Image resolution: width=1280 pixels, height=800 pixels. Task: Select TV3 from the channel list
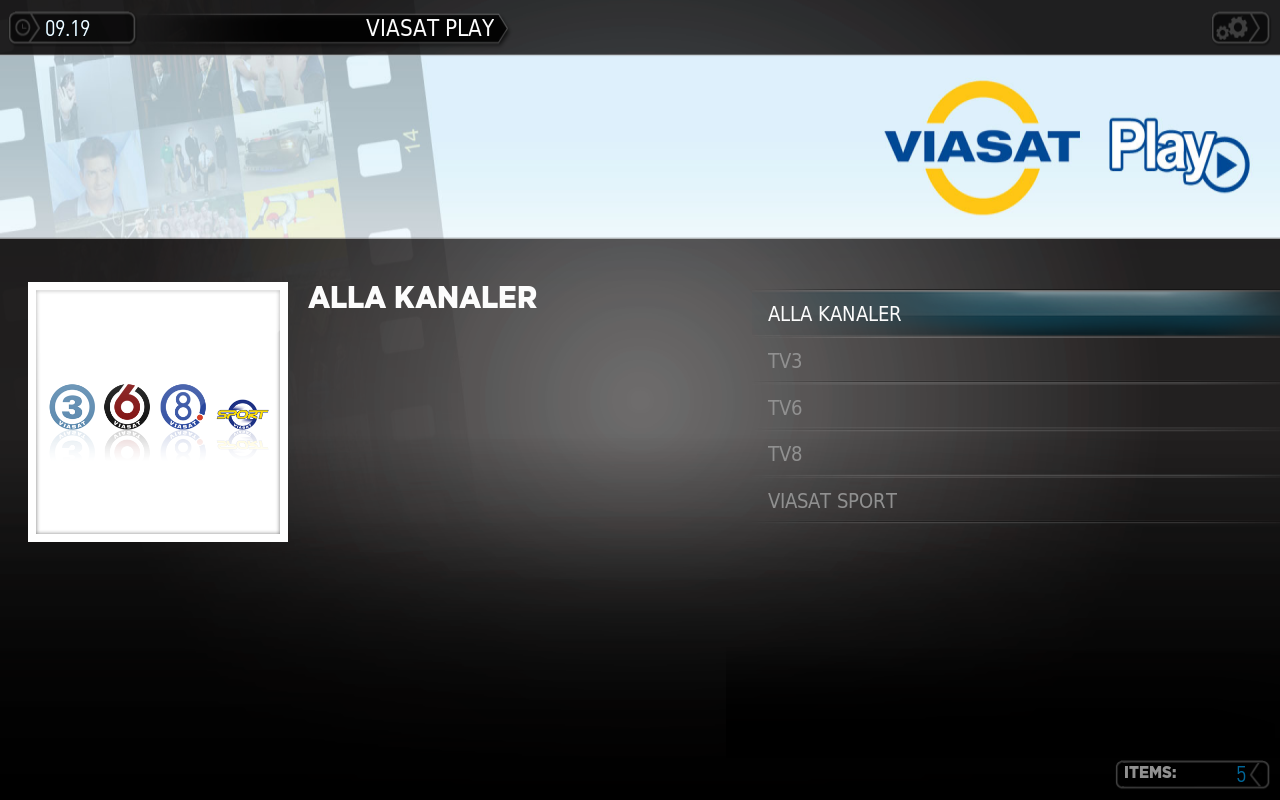pyautogui.click(x=783, y=361)
